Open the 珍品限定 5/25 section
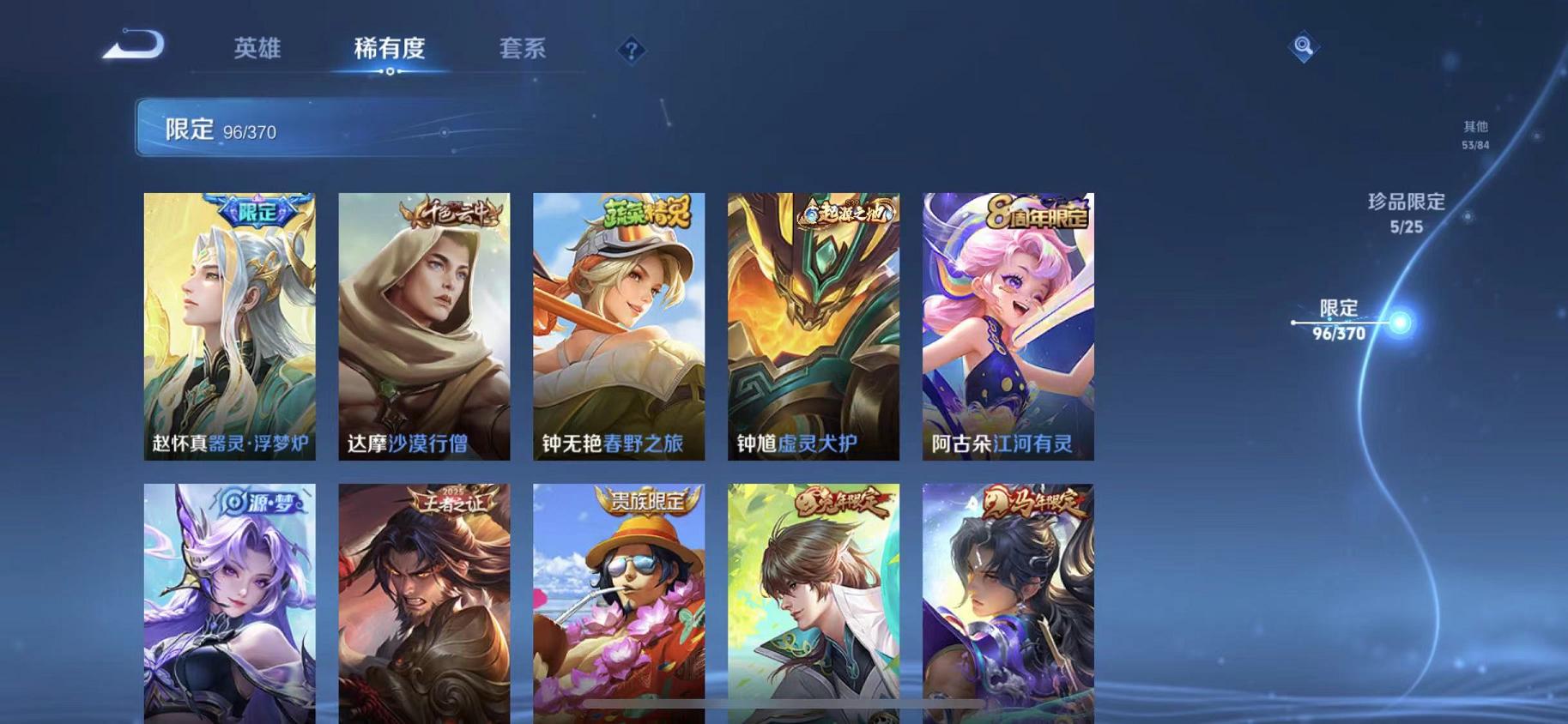The image size is (1568, 724). [1408, 213]
